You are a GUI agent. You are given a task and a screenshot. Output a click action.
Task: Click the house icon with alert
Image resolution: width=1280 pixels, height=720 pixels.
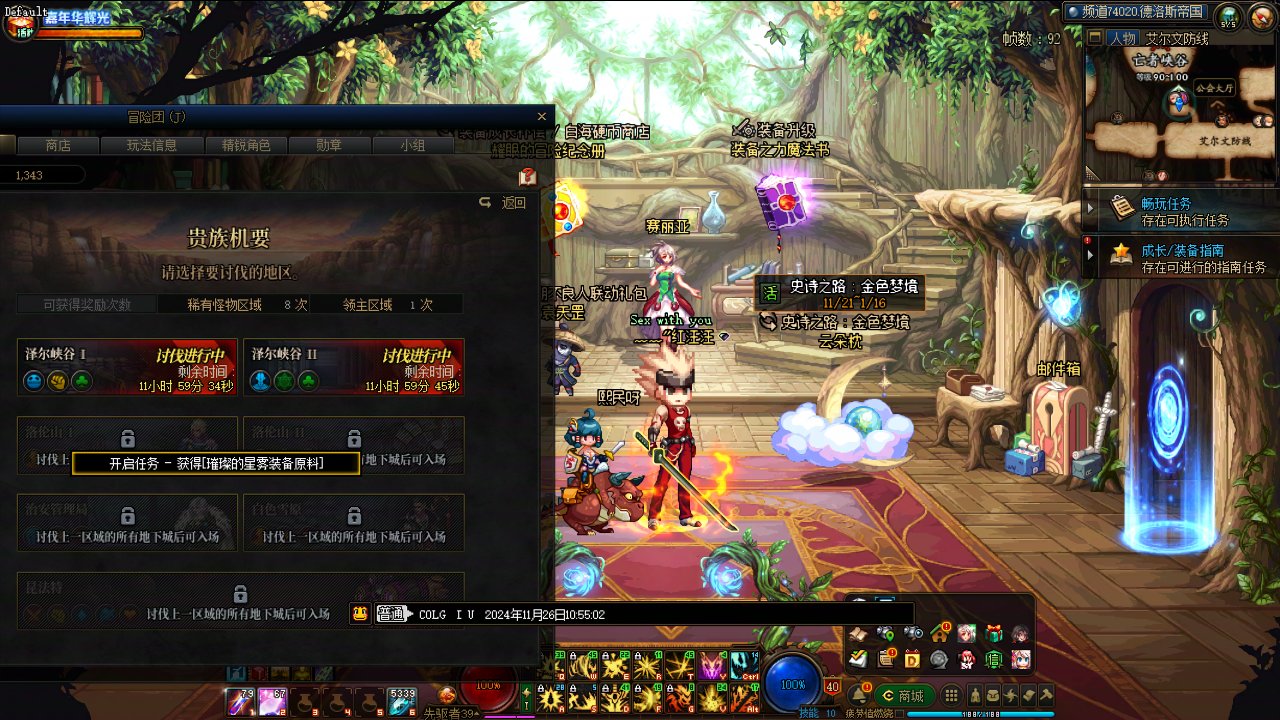[940, 633]
